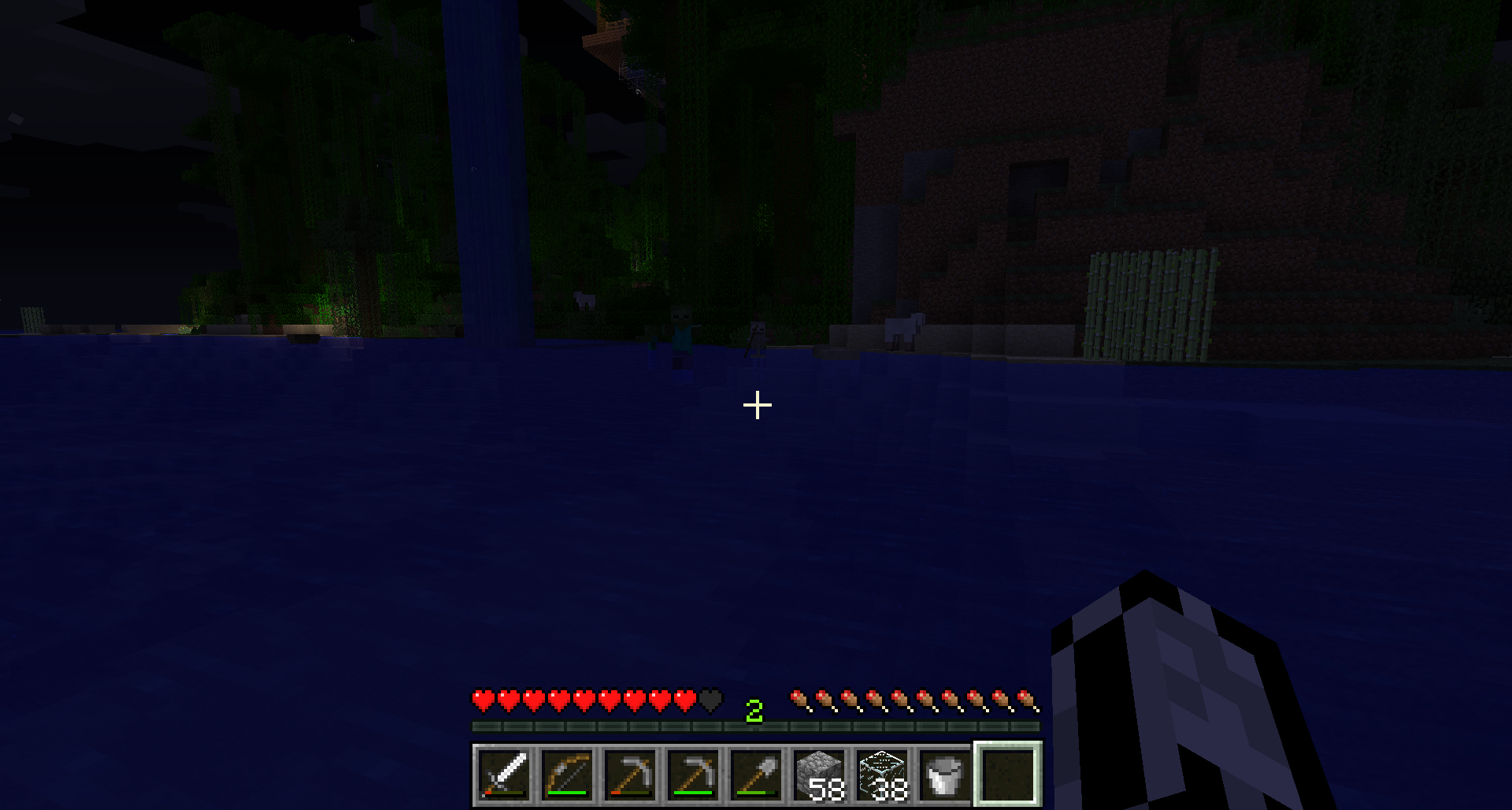Select the iron sword hotbar slot
Viewport: 1512px width, 810px height.
pos(504,775)
